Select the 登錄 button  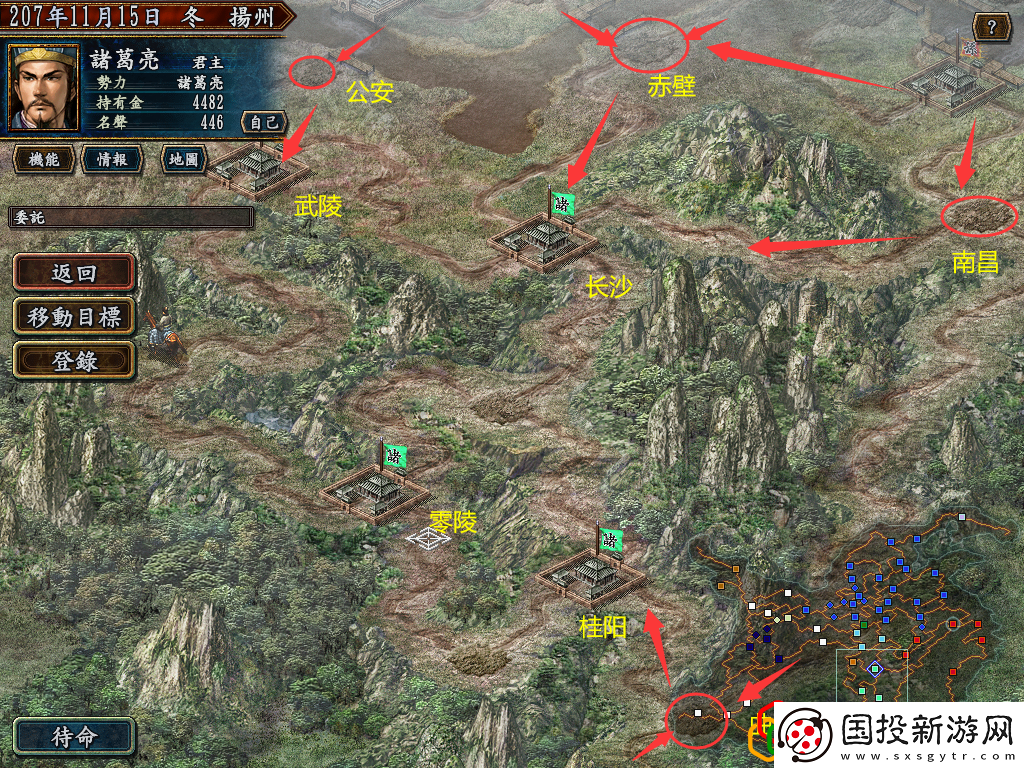click(x=74, y=361)
